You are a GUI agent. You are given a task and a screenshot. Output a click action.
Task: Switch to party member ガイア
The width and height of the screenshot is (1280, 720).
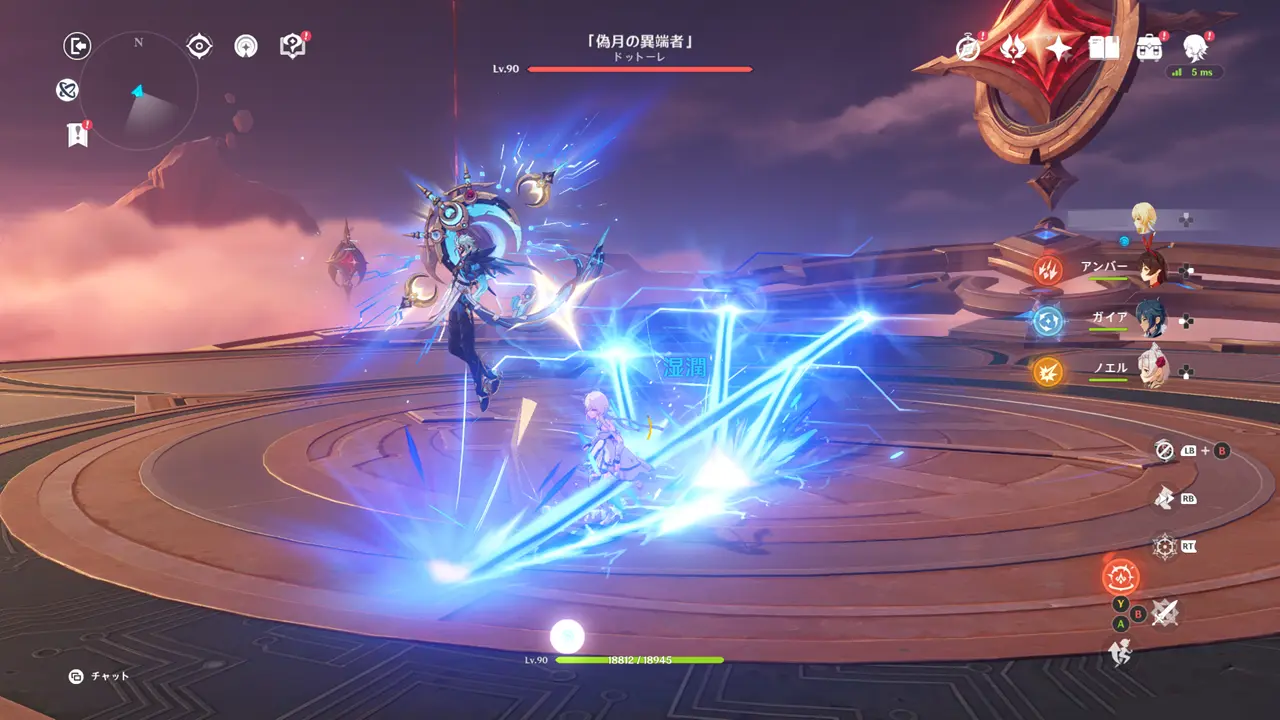[x=1152, y=321]
